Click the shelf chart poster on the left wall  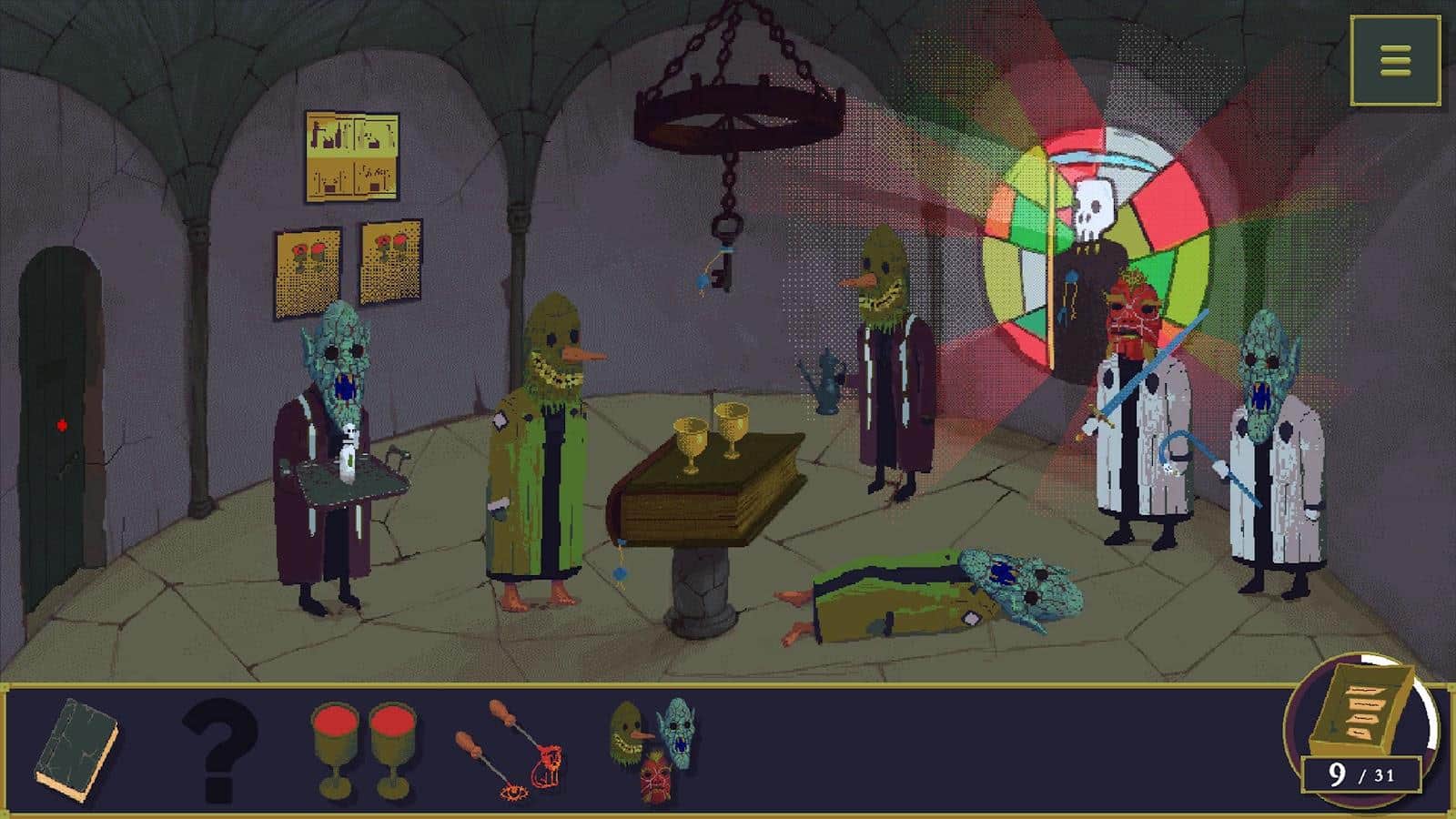[350, 155]
